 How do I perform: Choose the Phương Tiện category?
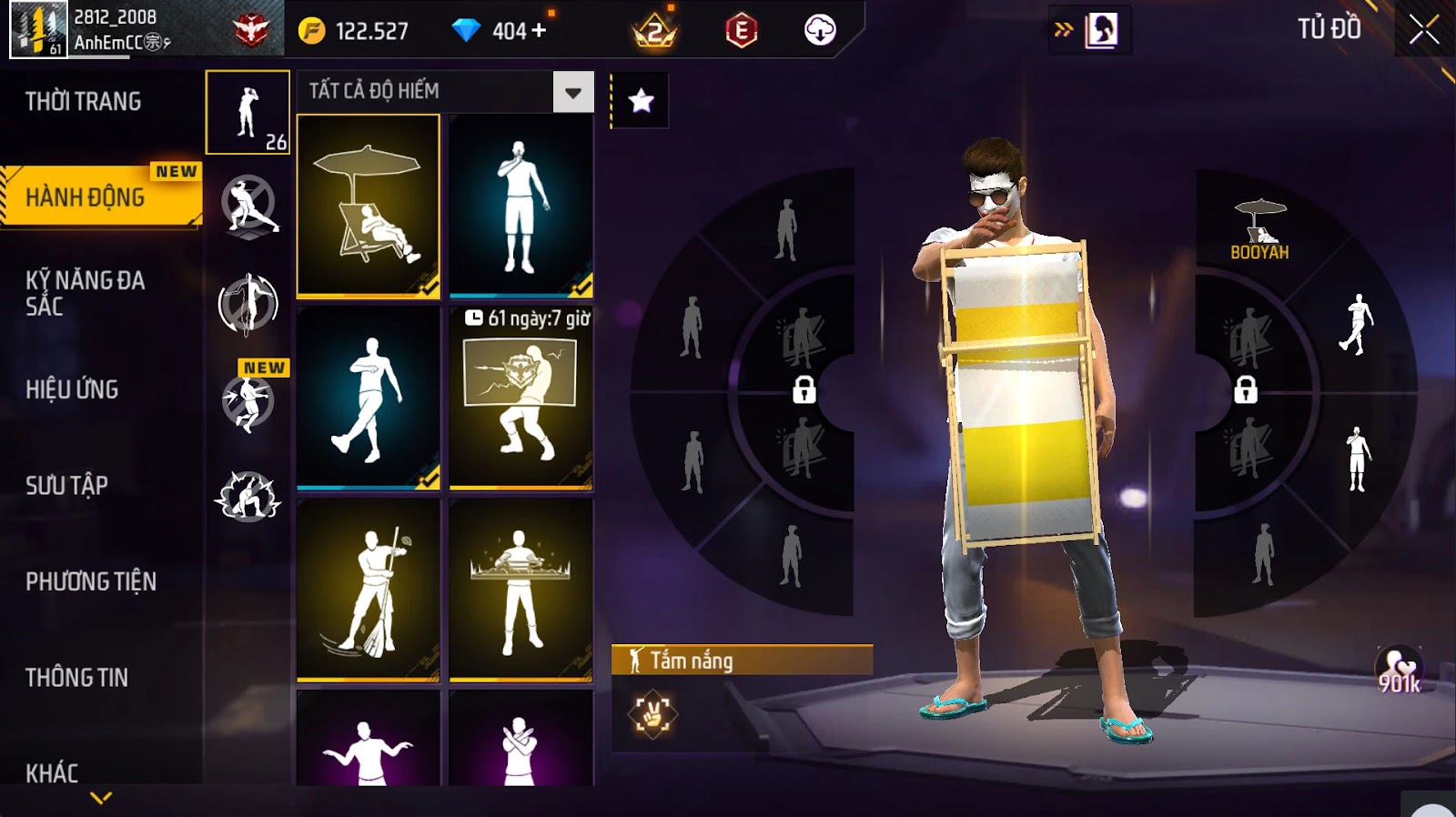tap(91, 581)
